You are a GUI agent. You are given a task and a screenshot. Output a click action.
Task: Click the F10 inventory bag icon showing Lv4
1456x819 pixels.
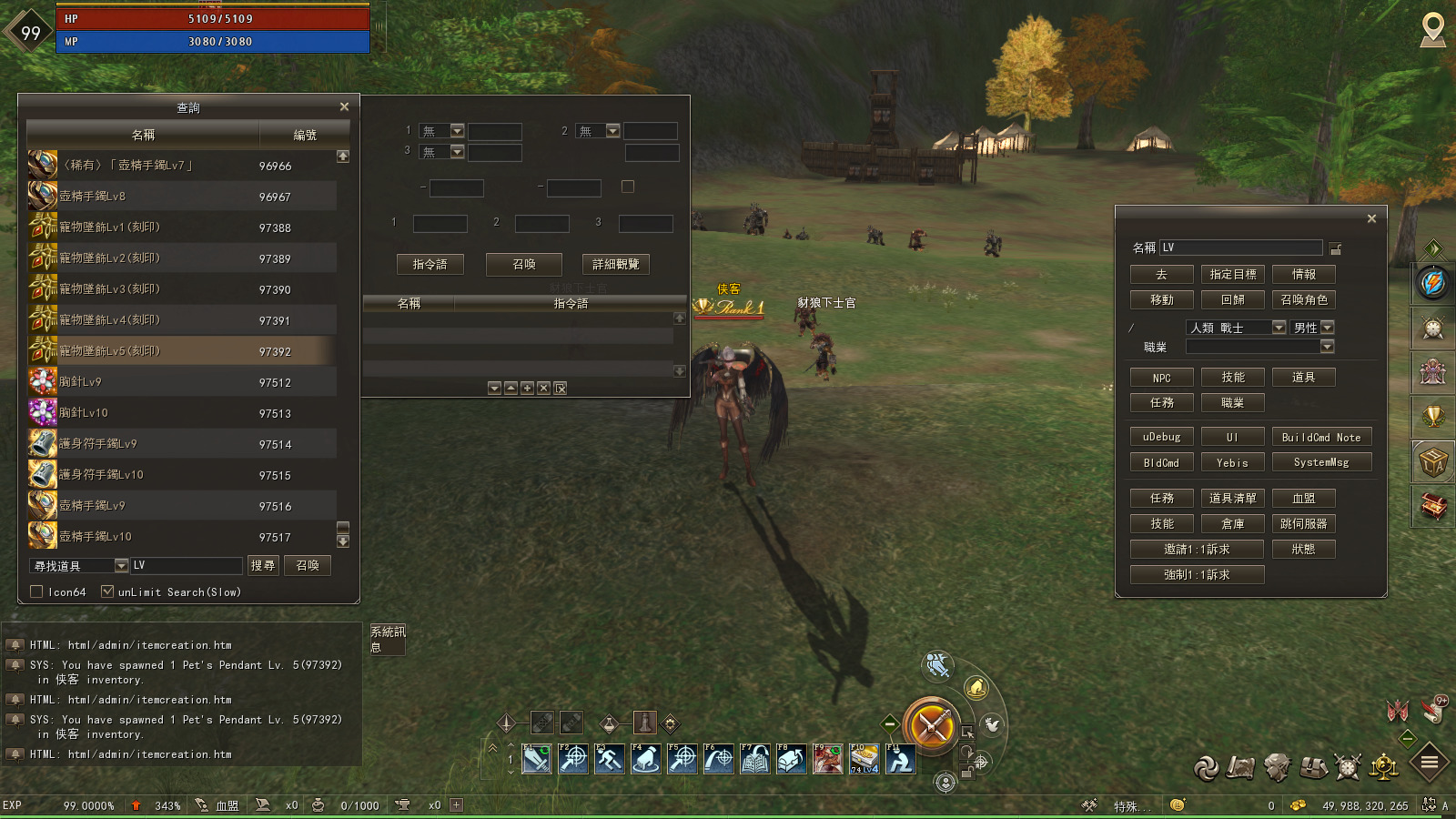[864, 758]
